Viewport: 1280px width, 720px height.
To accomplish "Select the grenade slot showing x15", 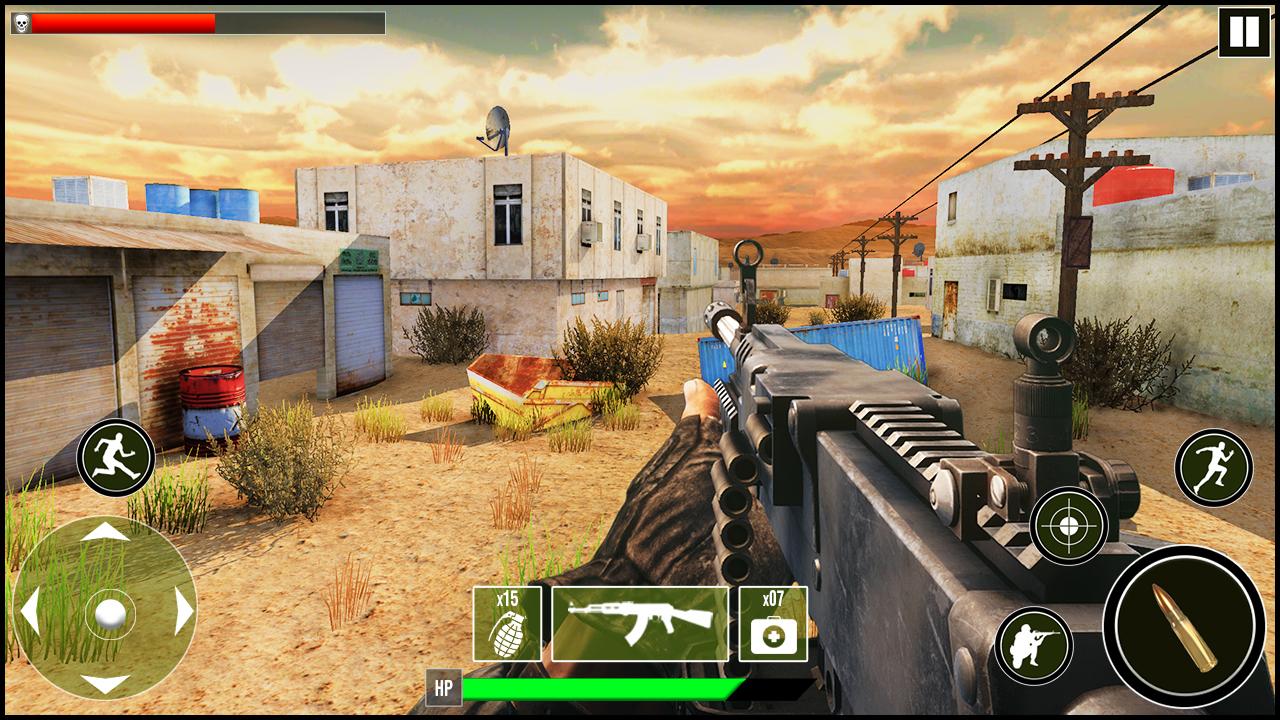I will 507,624.
